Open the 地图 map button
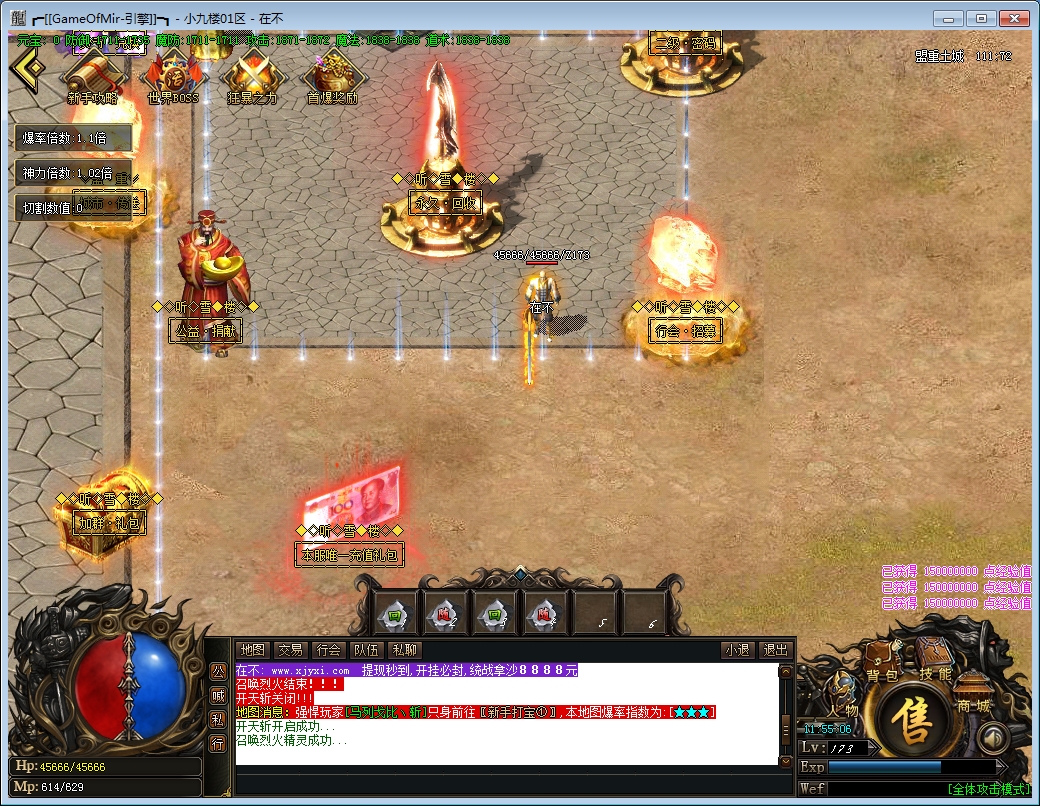Image resolution: width=1040 pixels, height=806 pixels. pos(253,650)
